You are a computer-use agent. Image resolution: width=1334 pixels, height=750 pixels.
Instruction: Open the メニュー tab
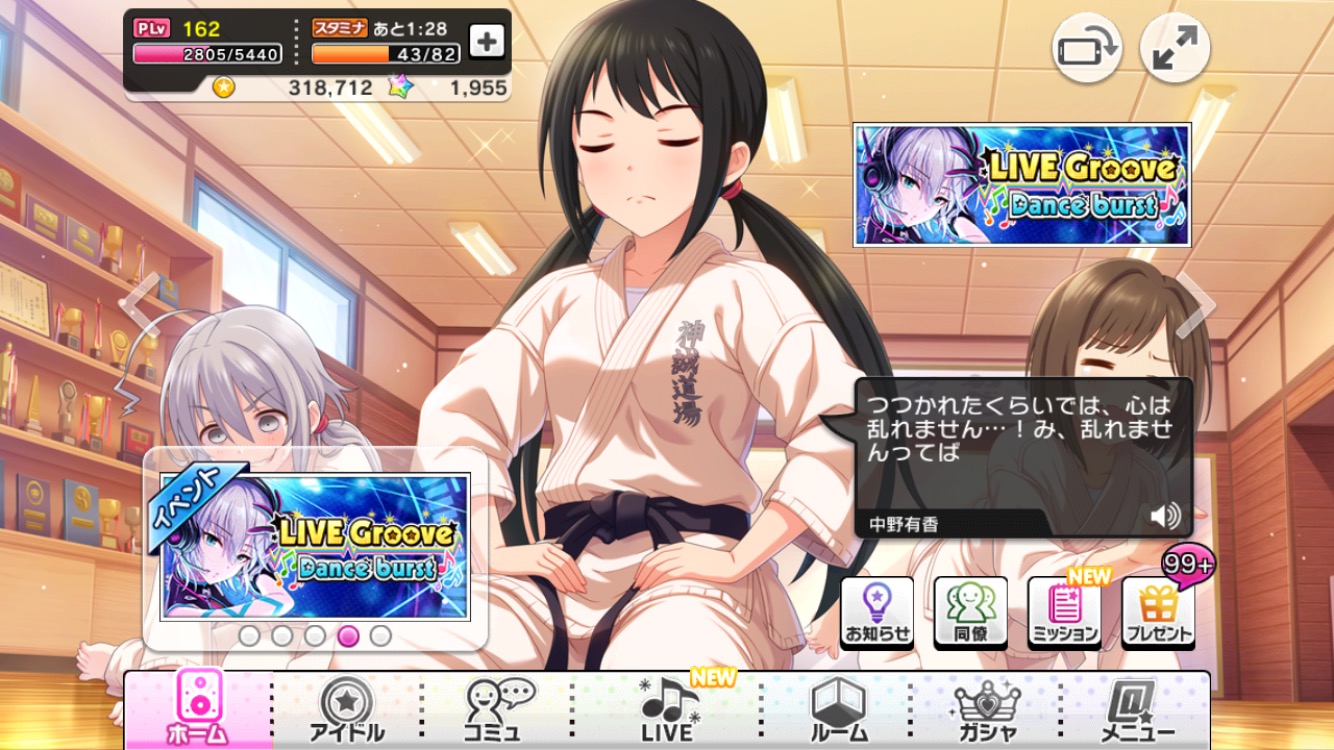[1137, 709]
